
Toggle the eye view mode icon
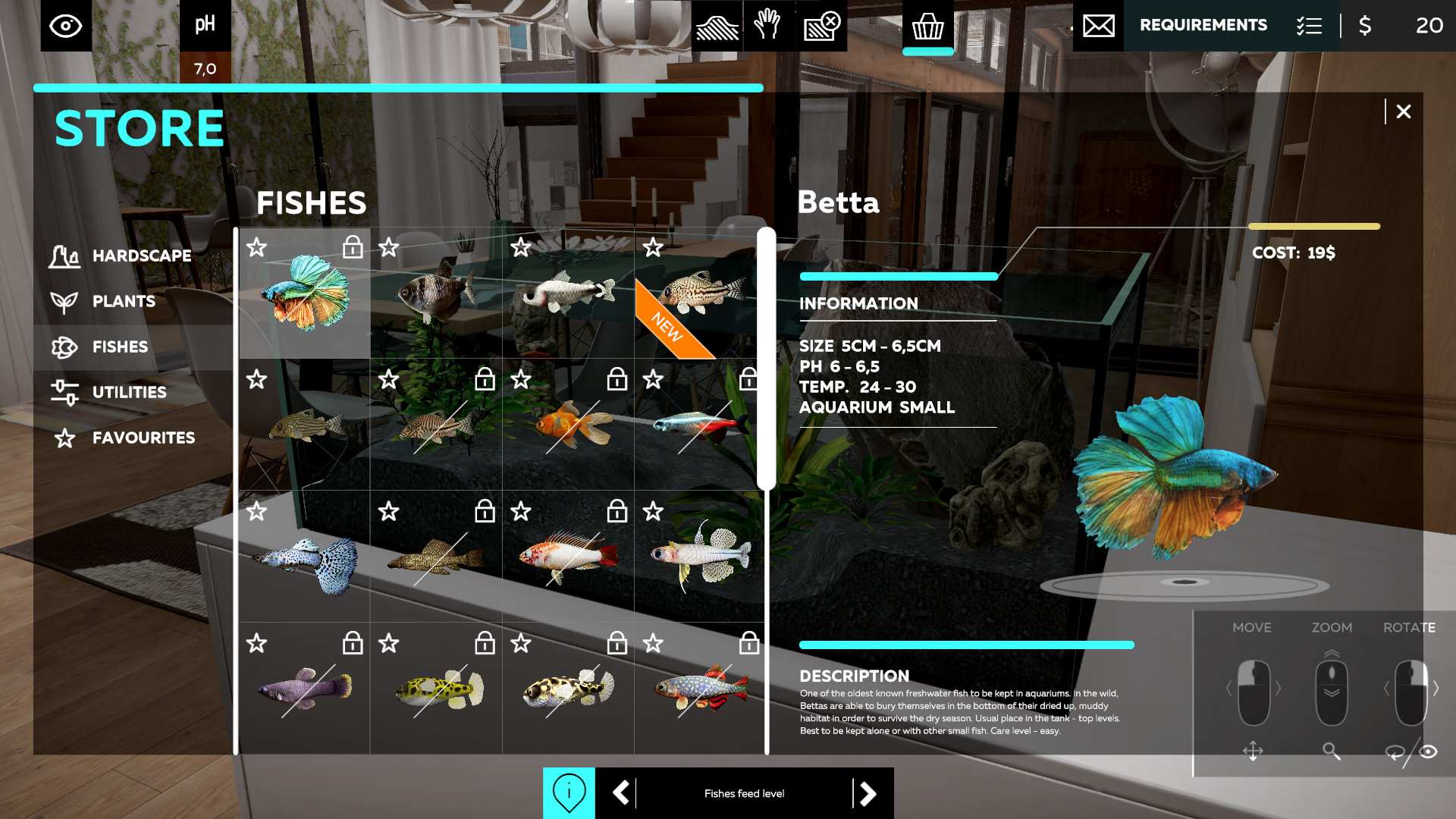point(66,27)
